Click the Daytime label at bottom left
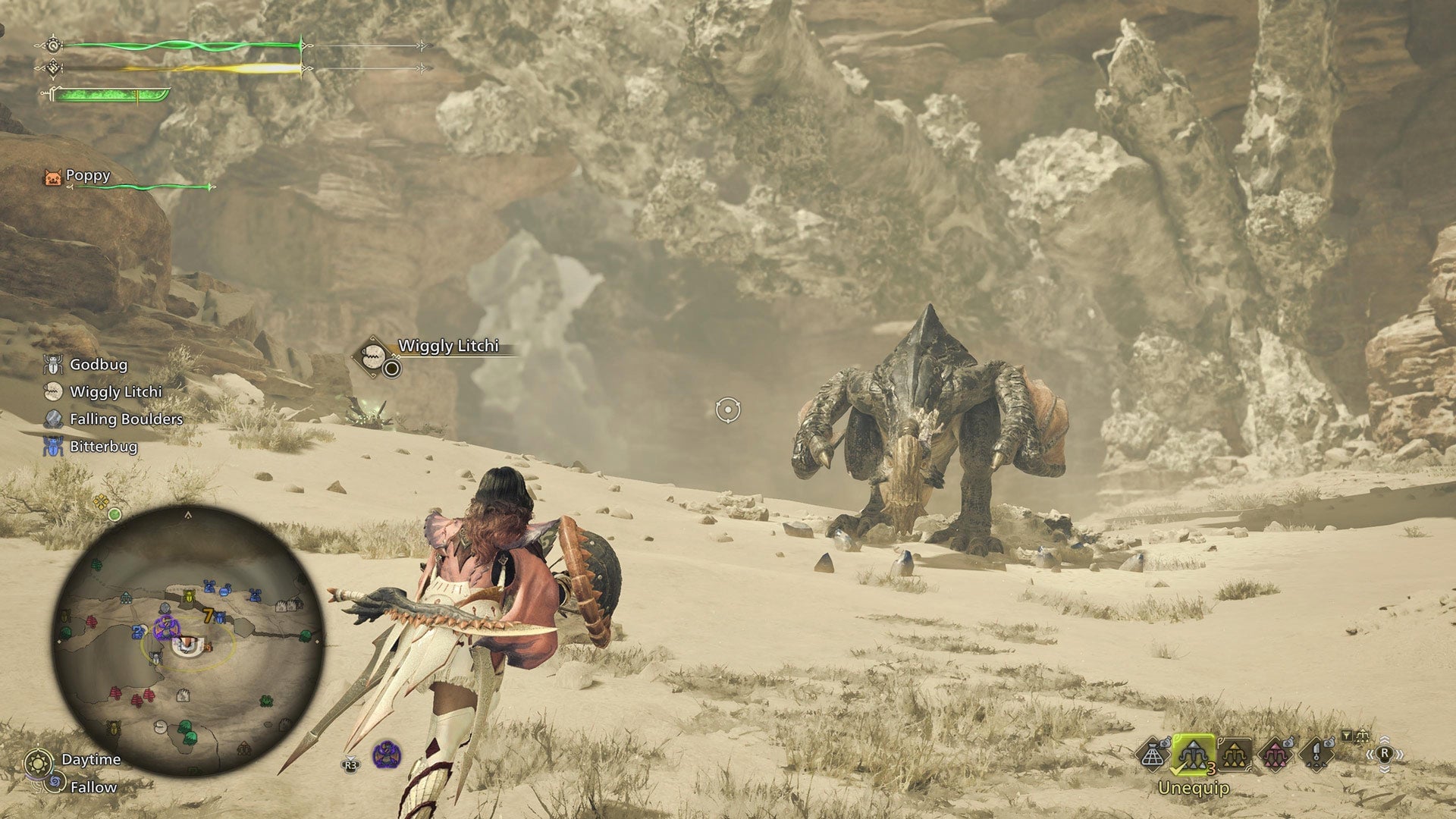 (91, 759)
